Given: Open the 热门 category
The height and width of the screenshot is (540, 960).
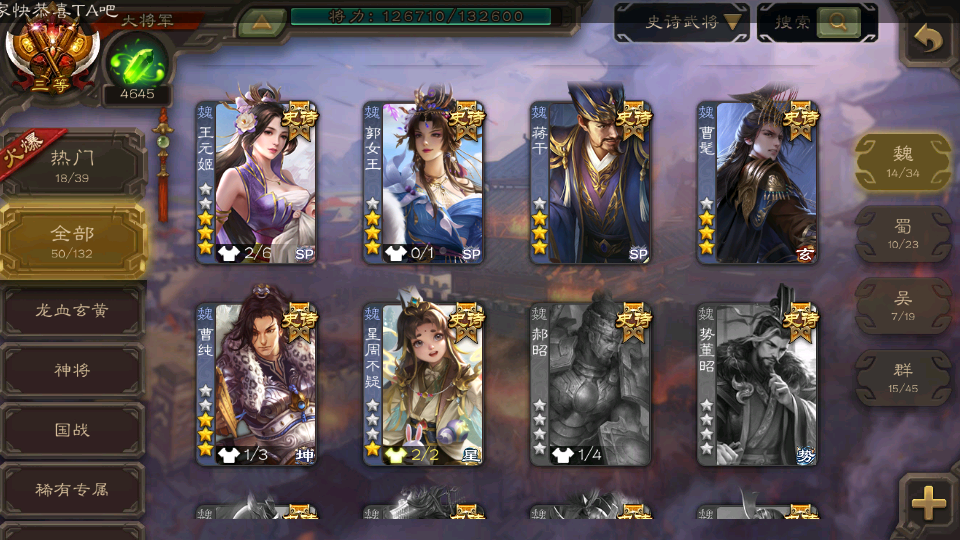Looking at the screenshot, I should pyautogui.click(x=73, y=165).
